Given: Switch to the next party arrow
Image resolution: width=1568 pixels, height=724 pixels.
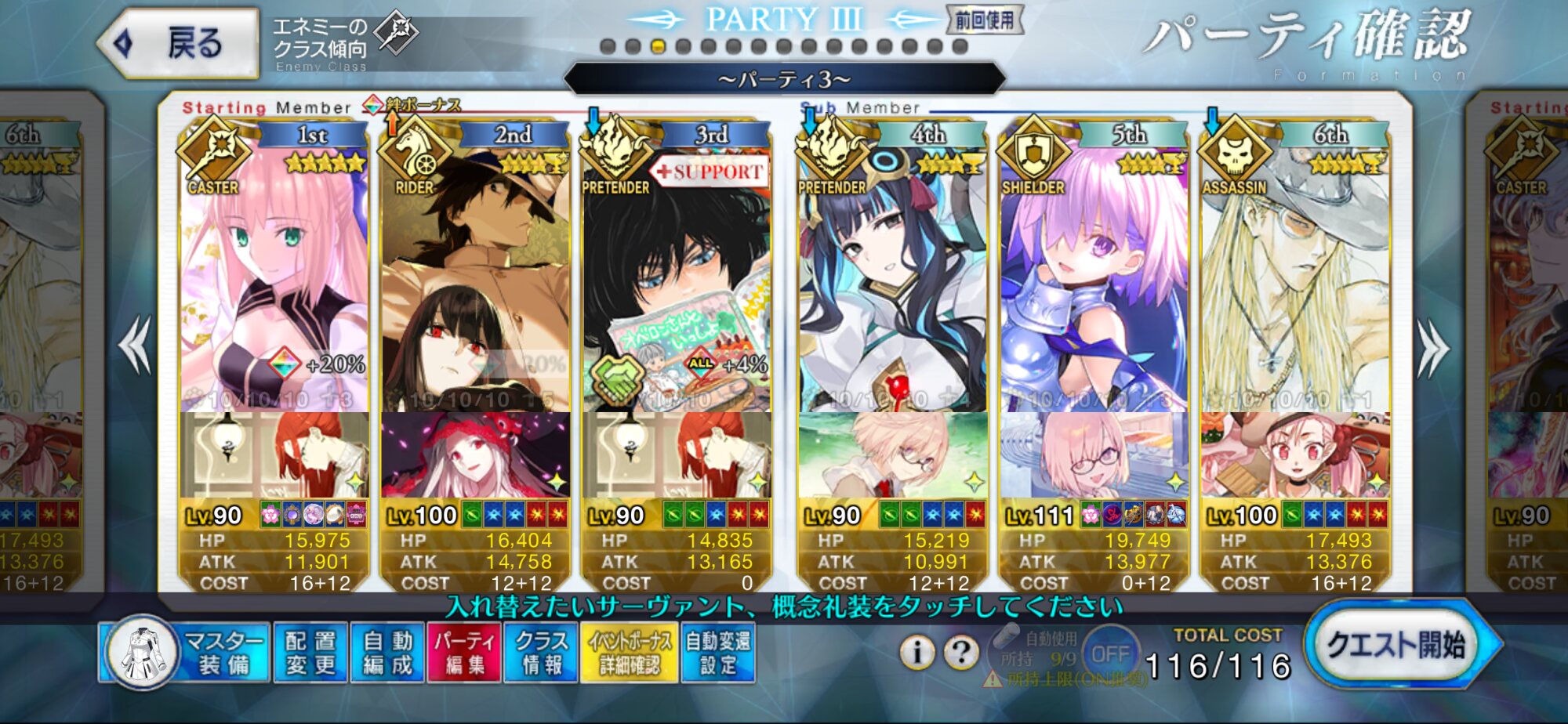Looking at the screenshot, I should pos(1433,349).
